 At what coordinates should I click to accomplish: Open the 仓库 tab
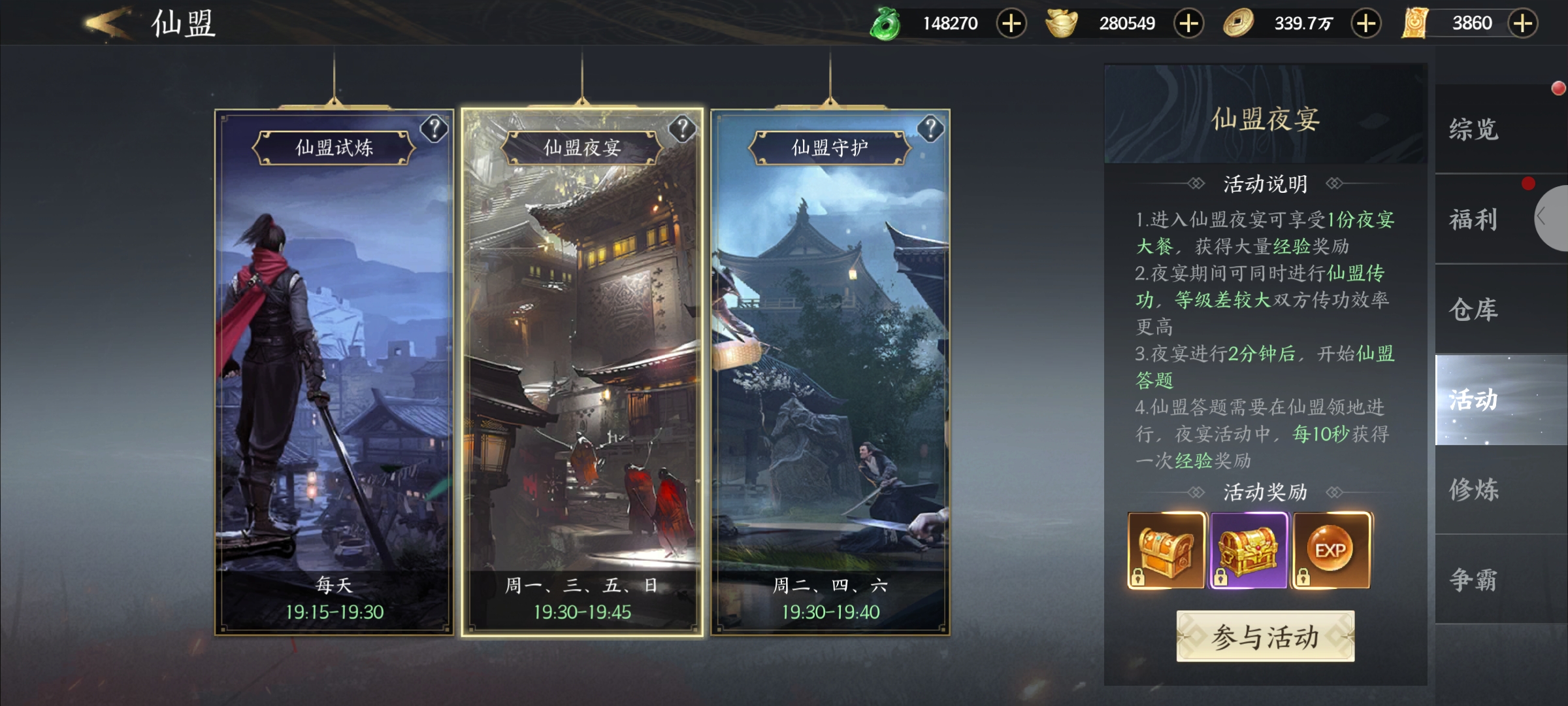(x=1474, y=310)
